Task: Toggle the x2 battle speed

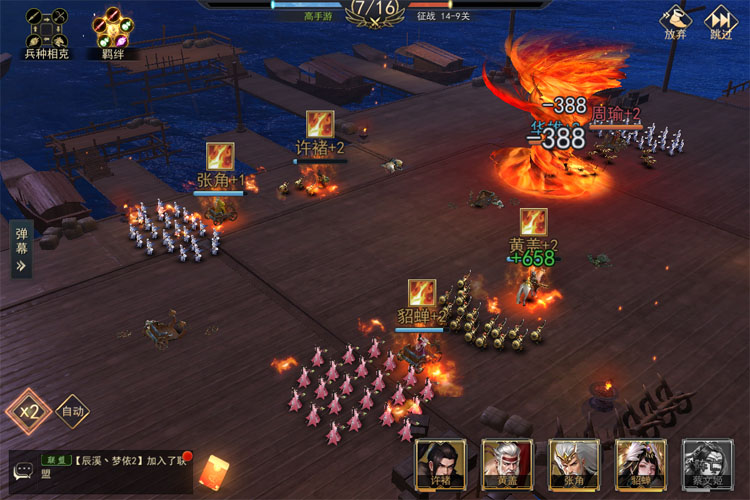Action: 28,411
